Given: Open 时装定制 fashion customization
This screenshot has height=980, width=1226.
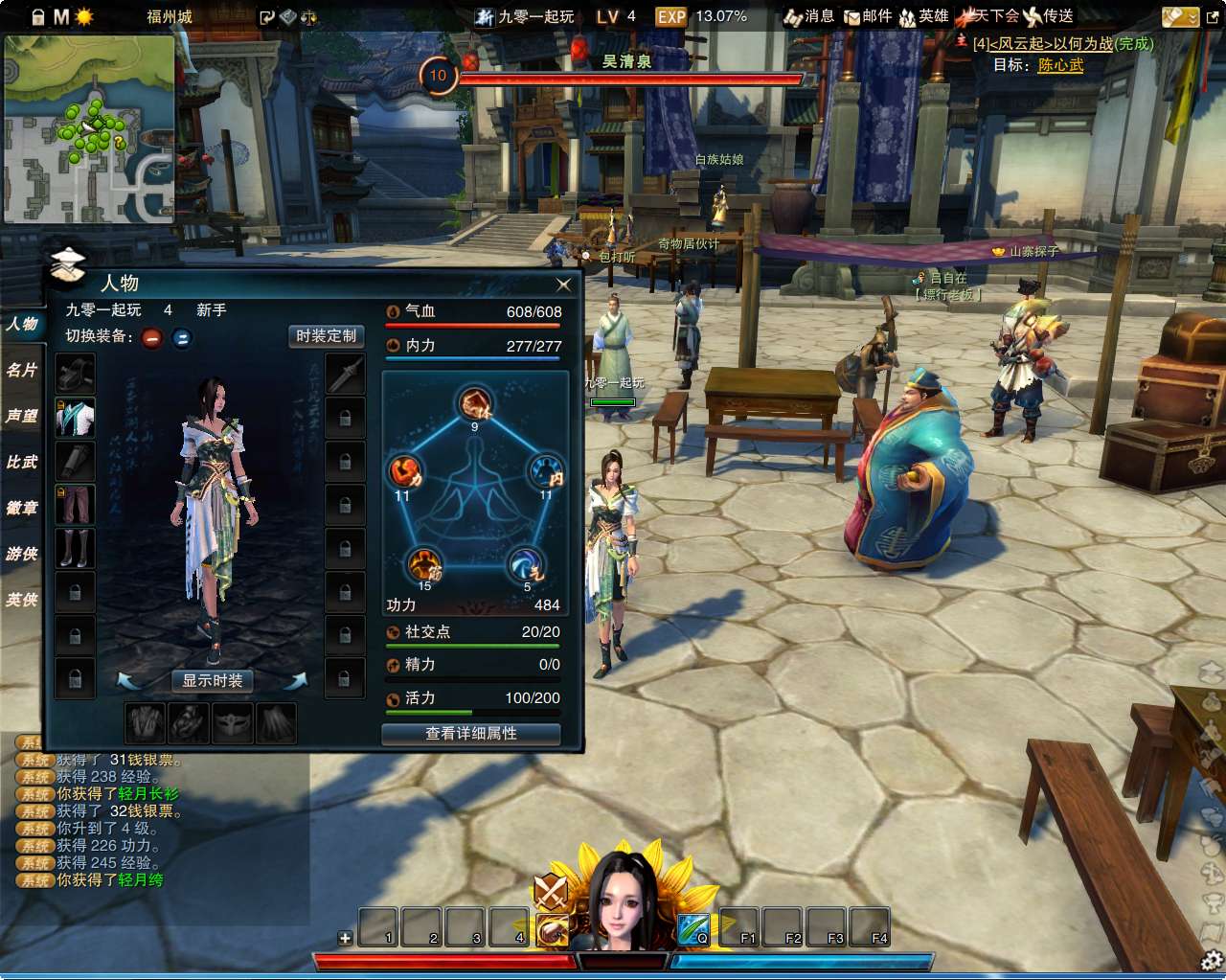Looking at the screenshot, I should pyautogui.click(x=326, y=336).
